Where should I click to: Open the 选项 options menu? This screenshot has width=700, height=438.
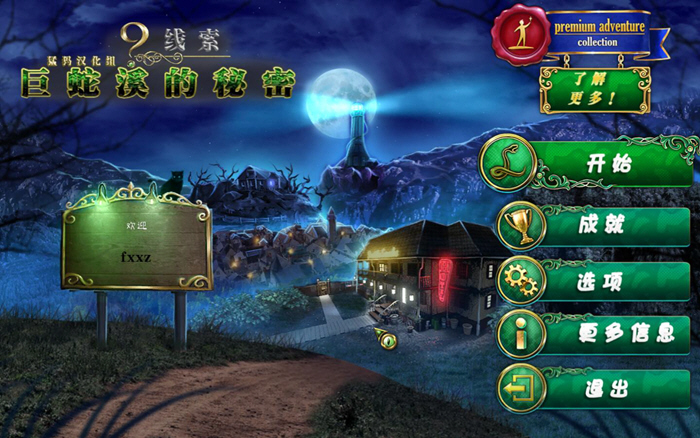(x=600, y=281)
